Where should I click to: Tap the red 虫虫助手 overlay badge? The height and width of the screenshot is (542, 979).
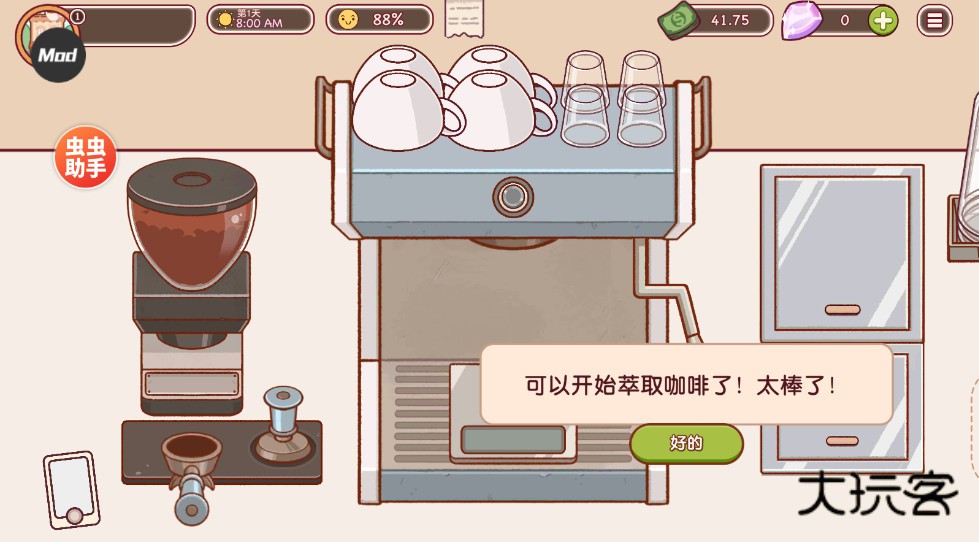[86, 158]
